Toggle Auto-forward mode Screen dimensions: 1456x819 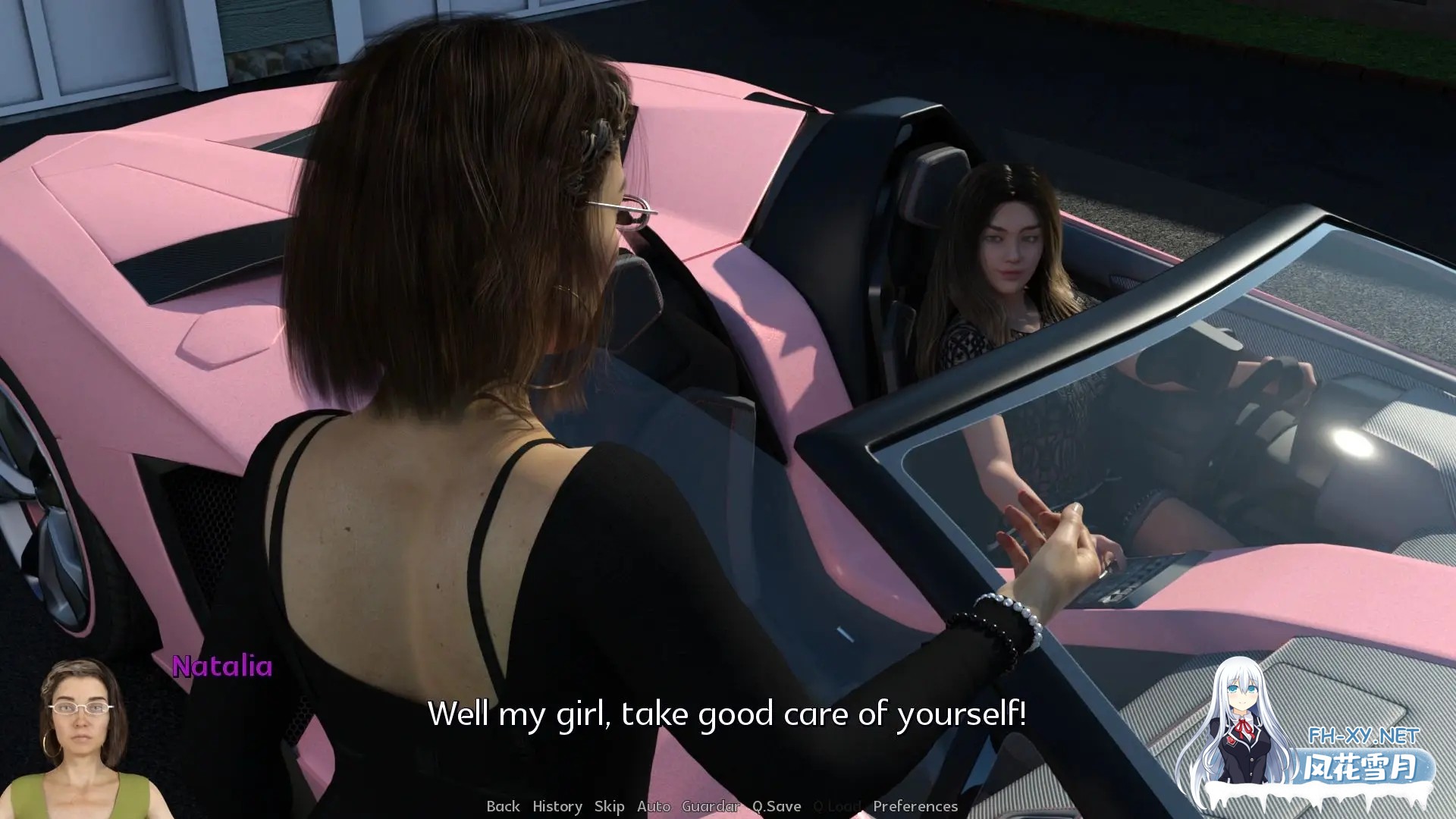pyautogui.click(x=654, y=806)
